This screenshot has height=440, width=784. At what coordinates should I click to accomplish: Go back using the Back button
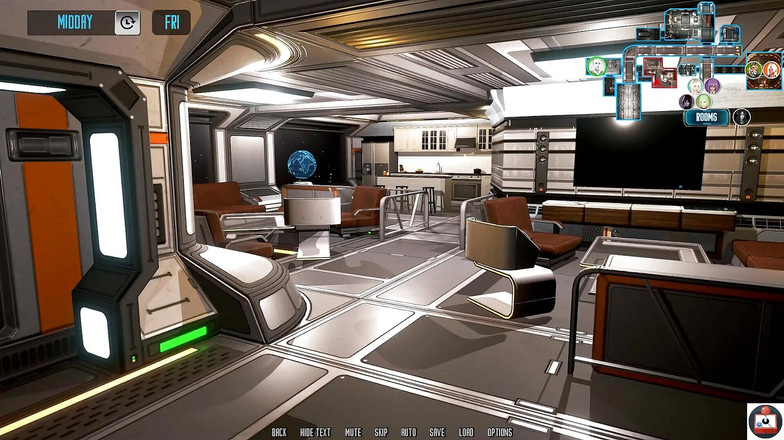pyautogui.click(x=279, y=432)
